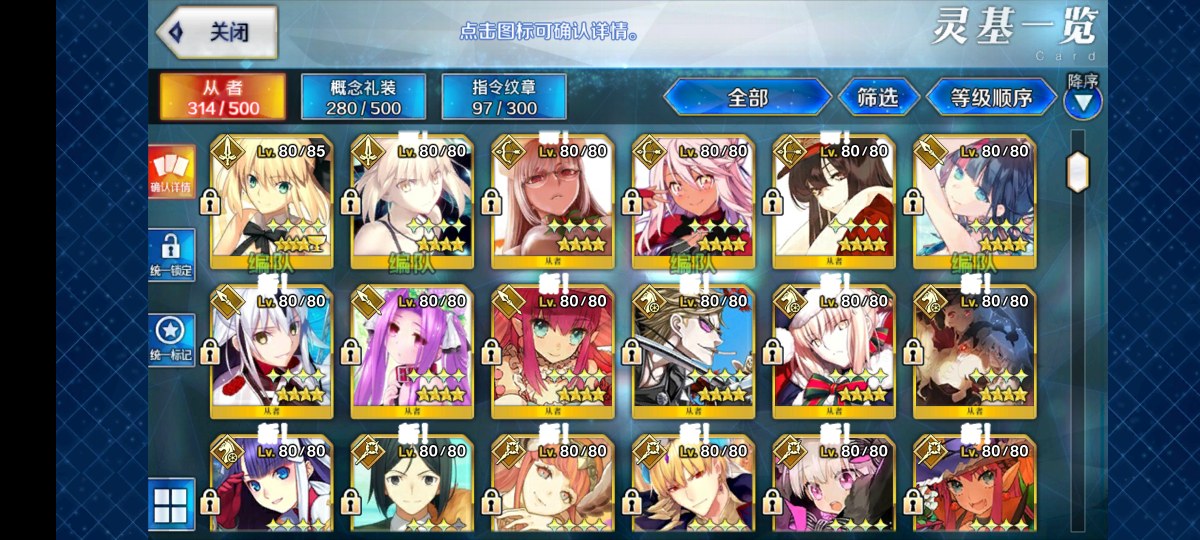The height and width of the screenshot is (540, 1200).
Task: Switch to the 从者 servants tab
Action: 223,97
